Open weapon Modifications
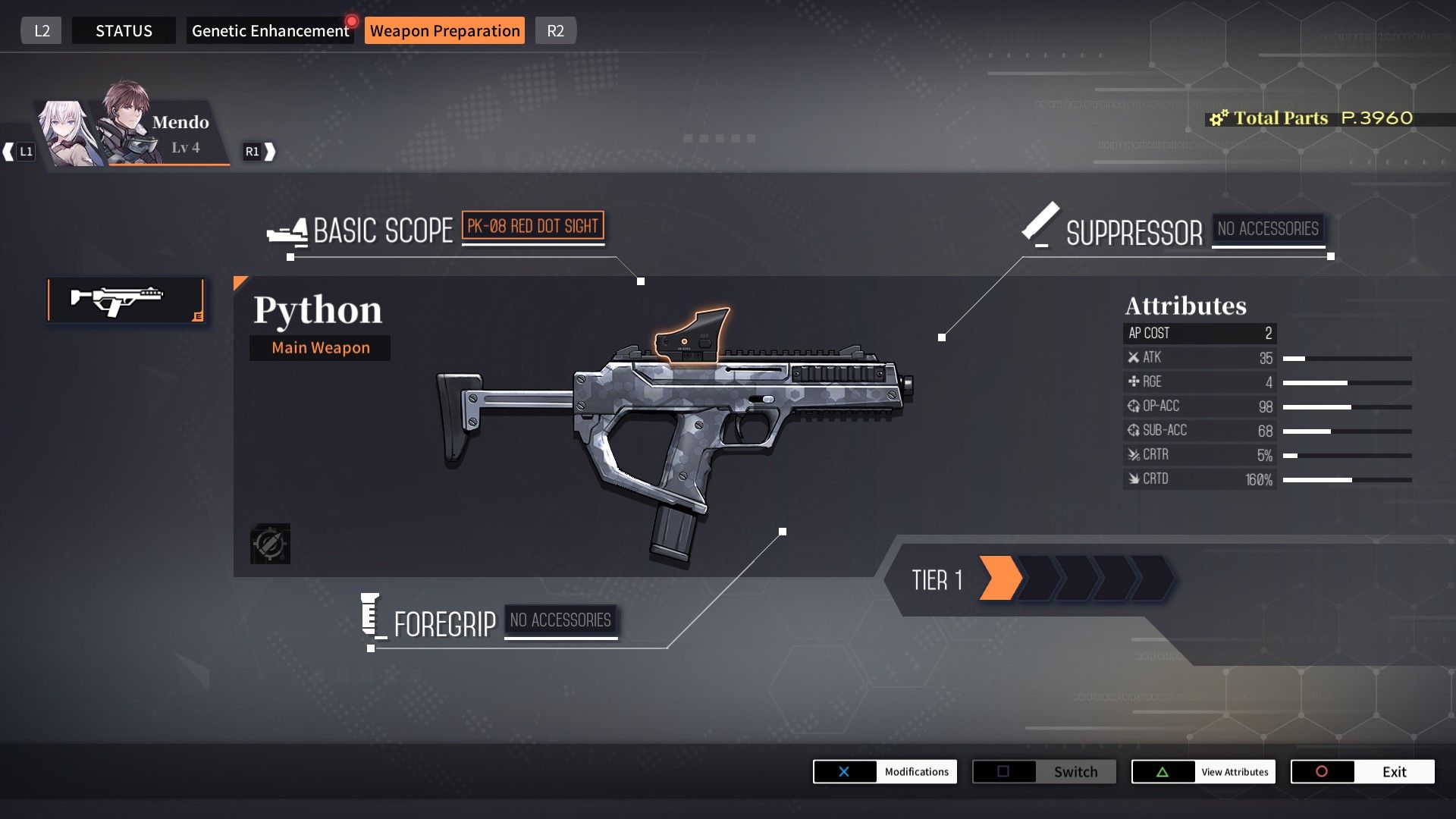 pos(885,772)
